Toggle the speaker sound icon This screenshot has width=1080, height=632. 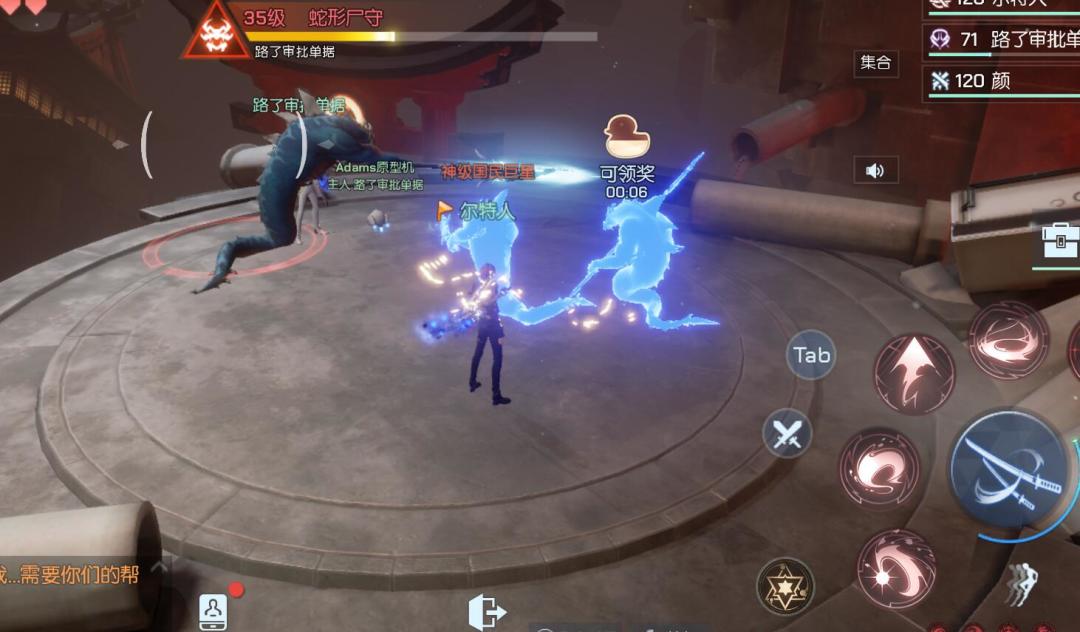[875, 170]
